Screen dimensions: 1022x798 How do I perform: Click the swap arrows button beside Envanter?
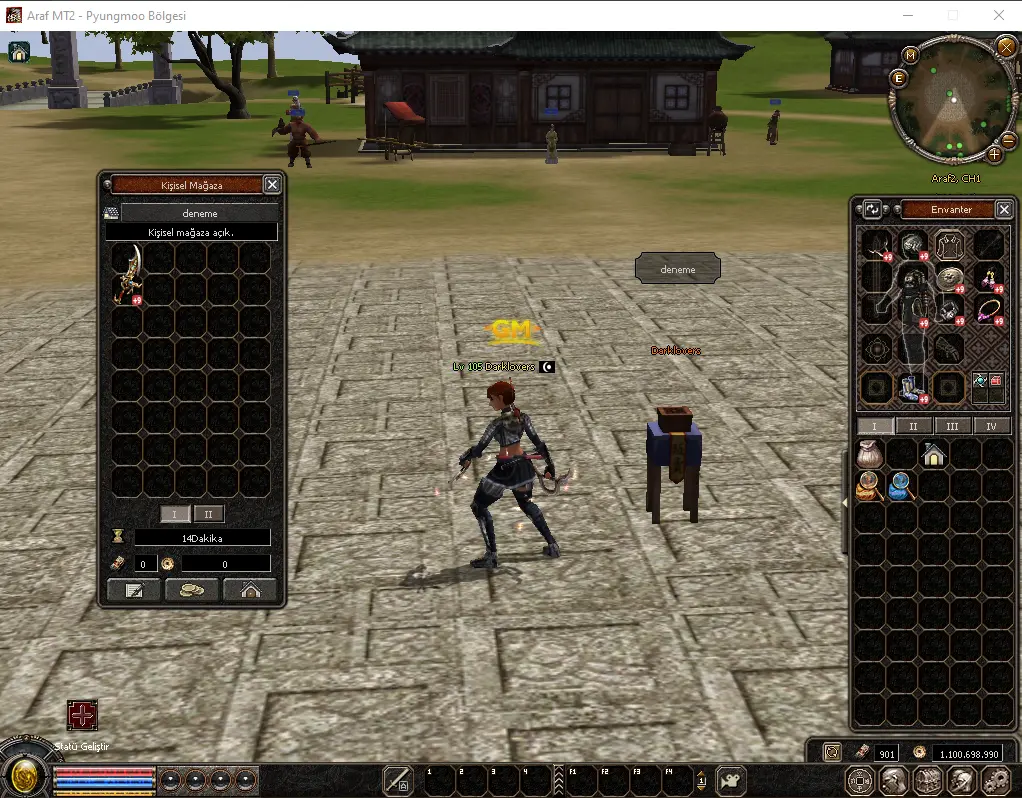pos(872,209)
